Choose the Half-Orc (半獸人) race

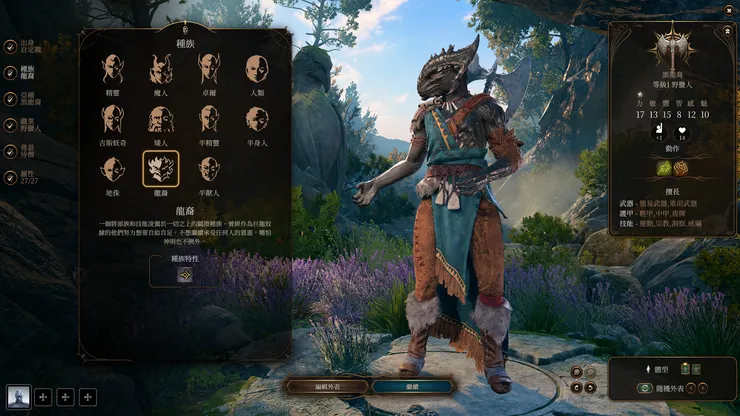209,168
